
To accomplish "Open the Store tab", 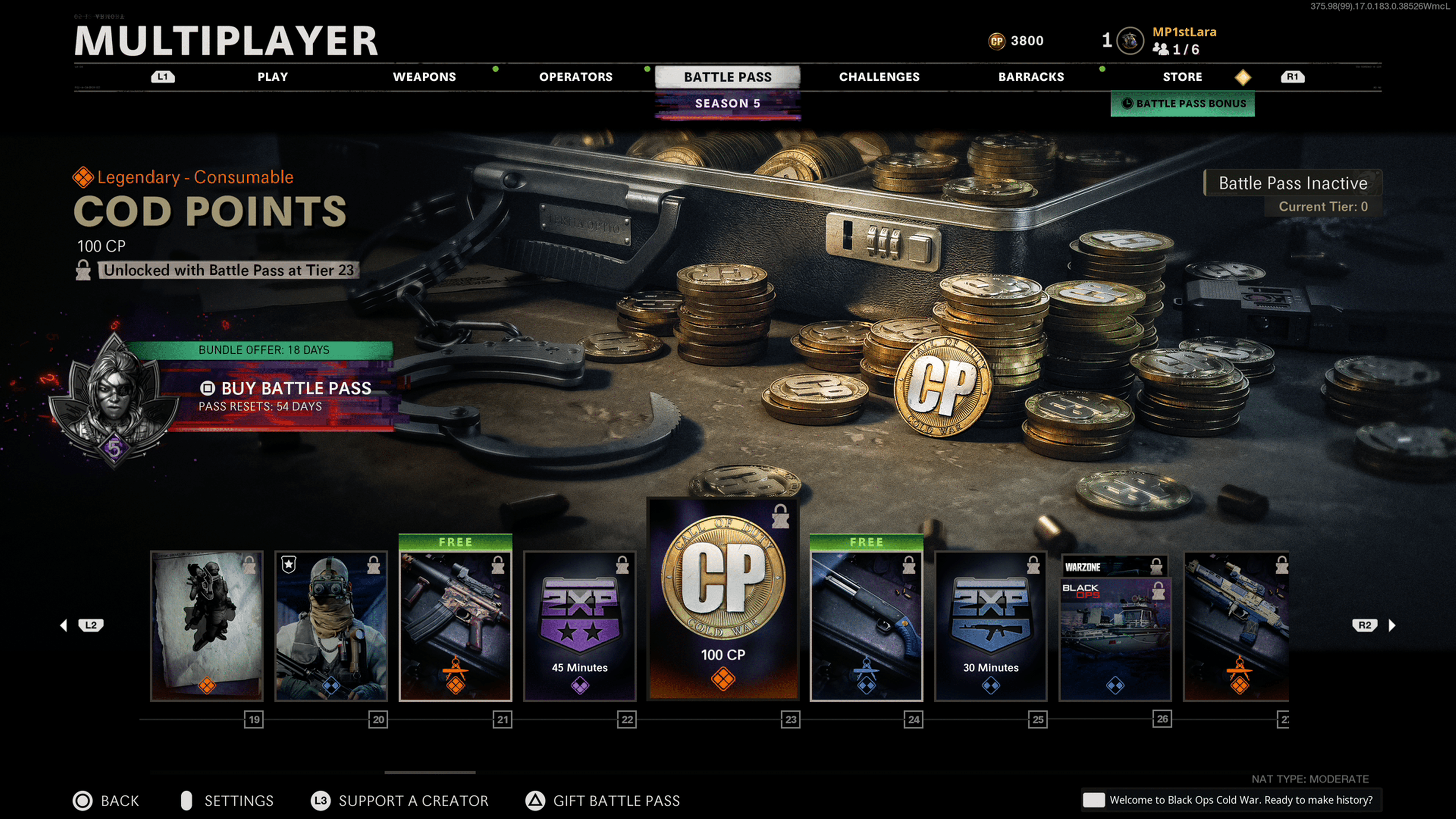I will (x=1182, y=77).
